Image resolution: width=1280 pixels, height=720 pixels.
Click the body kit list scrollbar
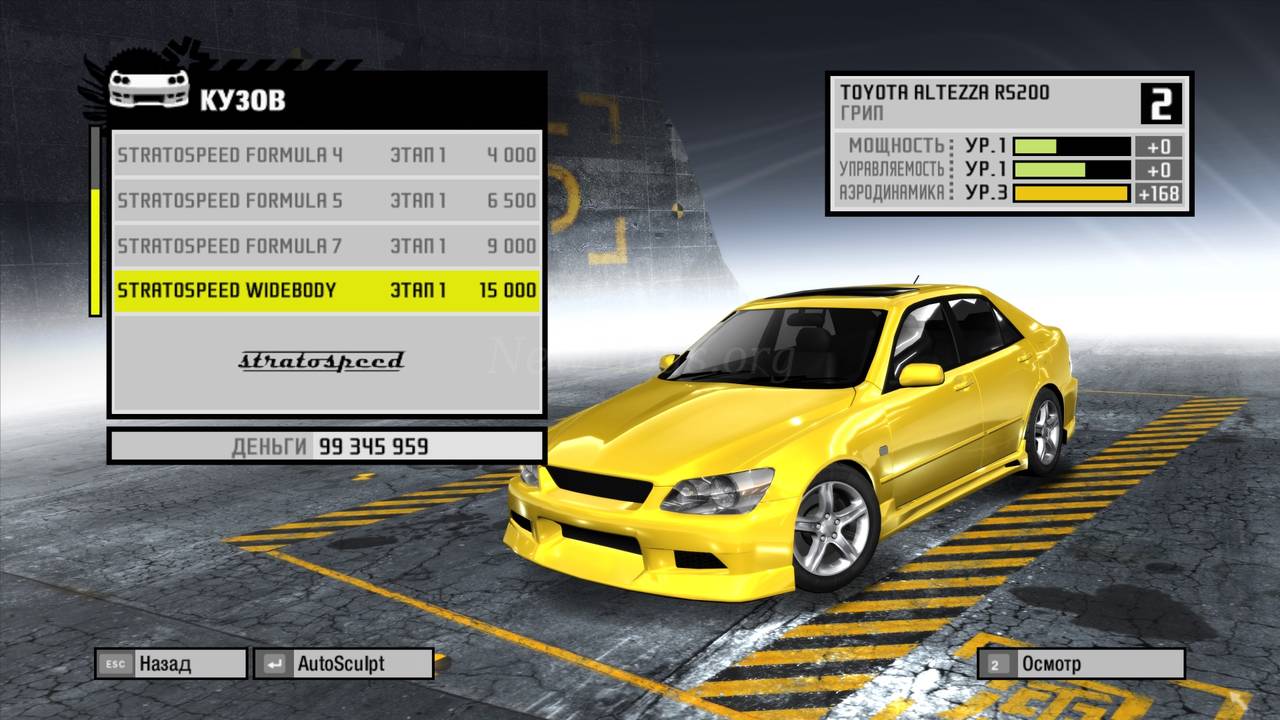click(x=96, y=220)
